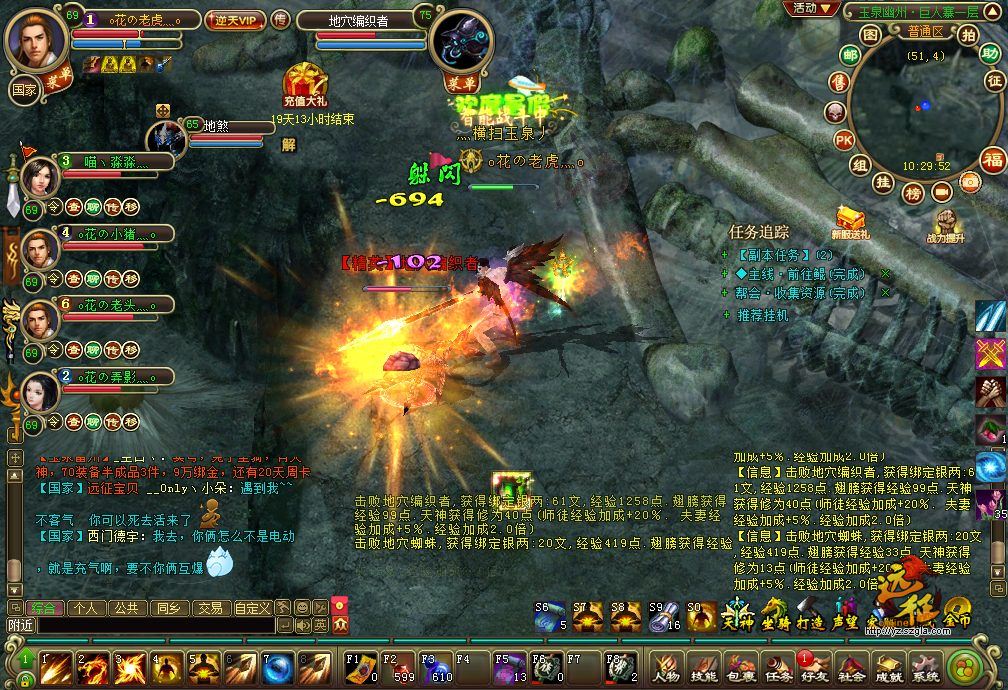Viewport: 1008px width, 690px height.
Task: Open the 活动 events dropdown
Action: (810, 8)
